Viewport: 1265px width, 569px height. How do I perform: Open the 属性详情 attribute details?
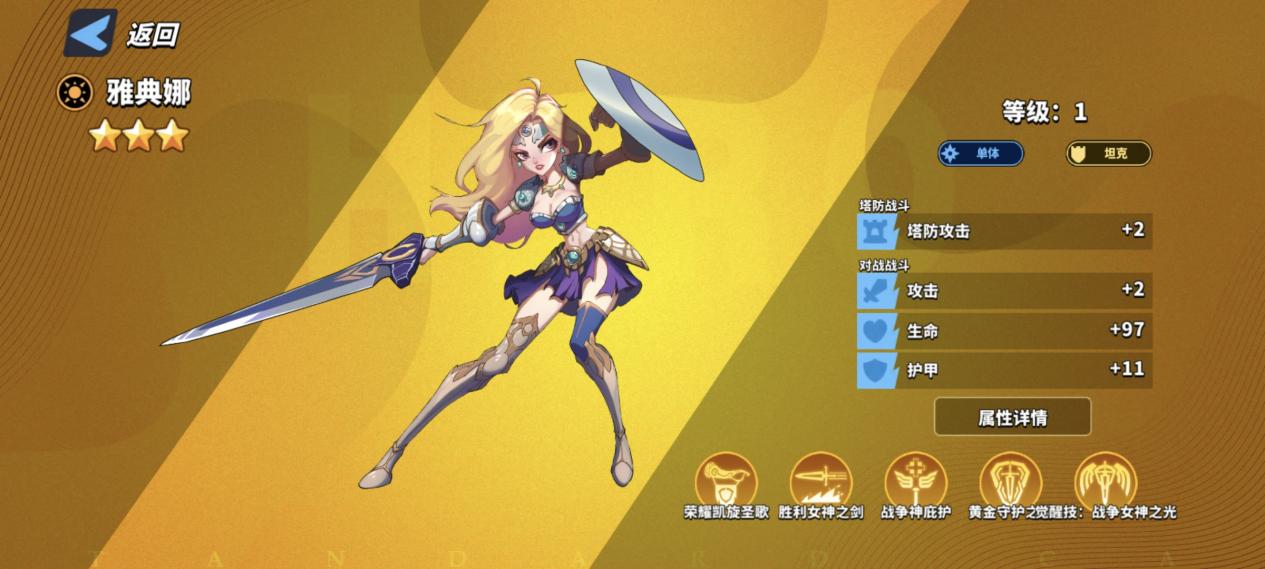point(1012,417)
